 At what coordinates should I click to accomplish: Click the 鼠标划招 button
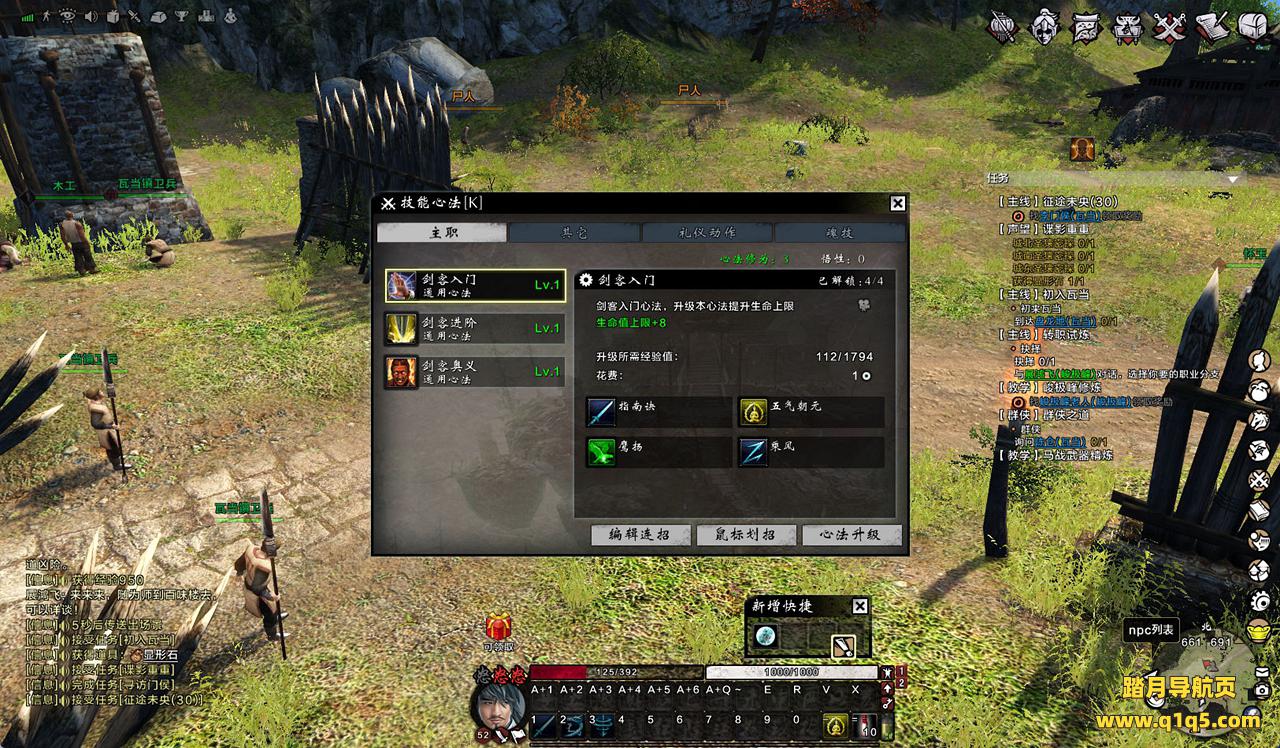coord(746,535)
